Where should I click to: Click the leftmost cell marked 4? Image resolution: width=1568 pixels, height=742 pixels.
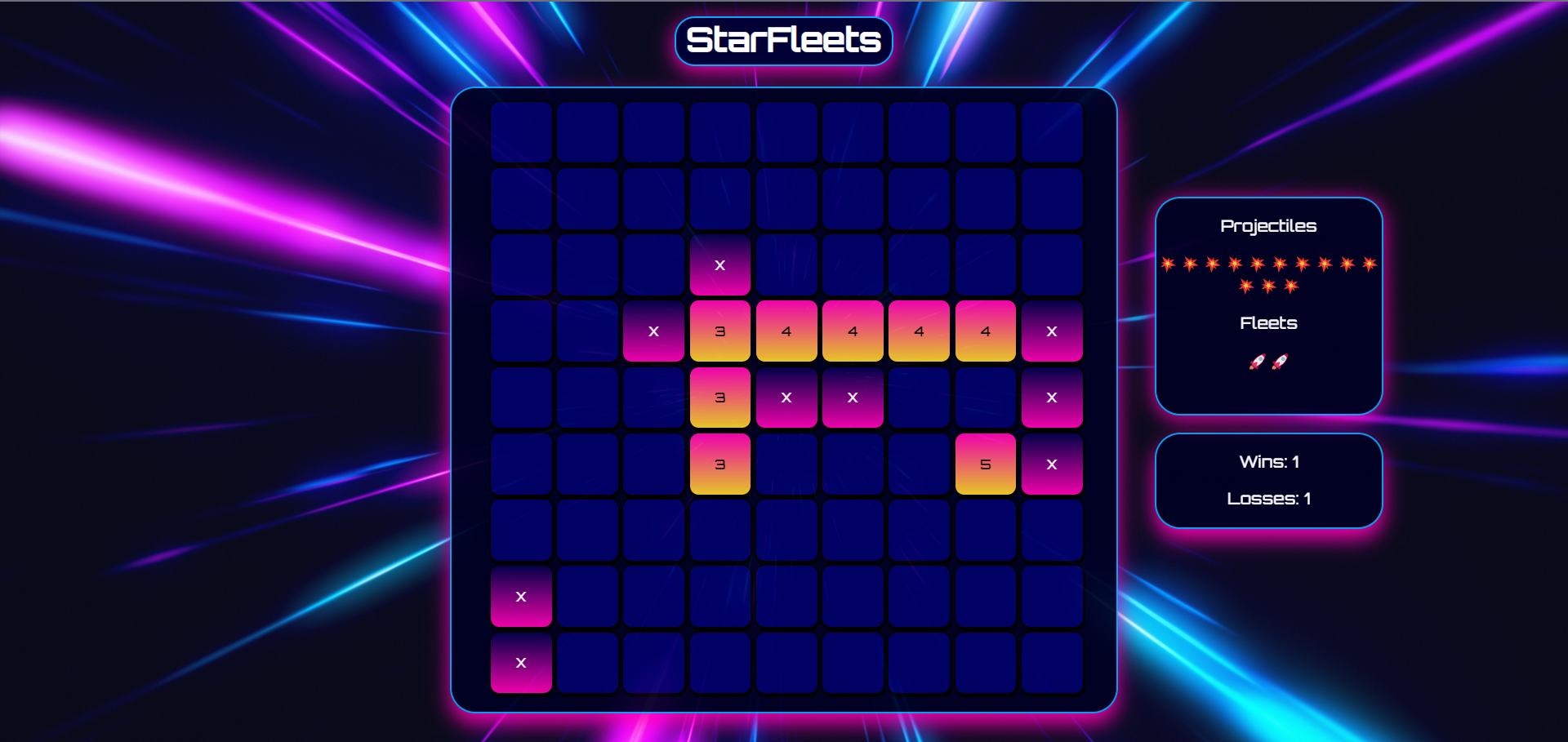pyautogui.click(x=786, y=331)
